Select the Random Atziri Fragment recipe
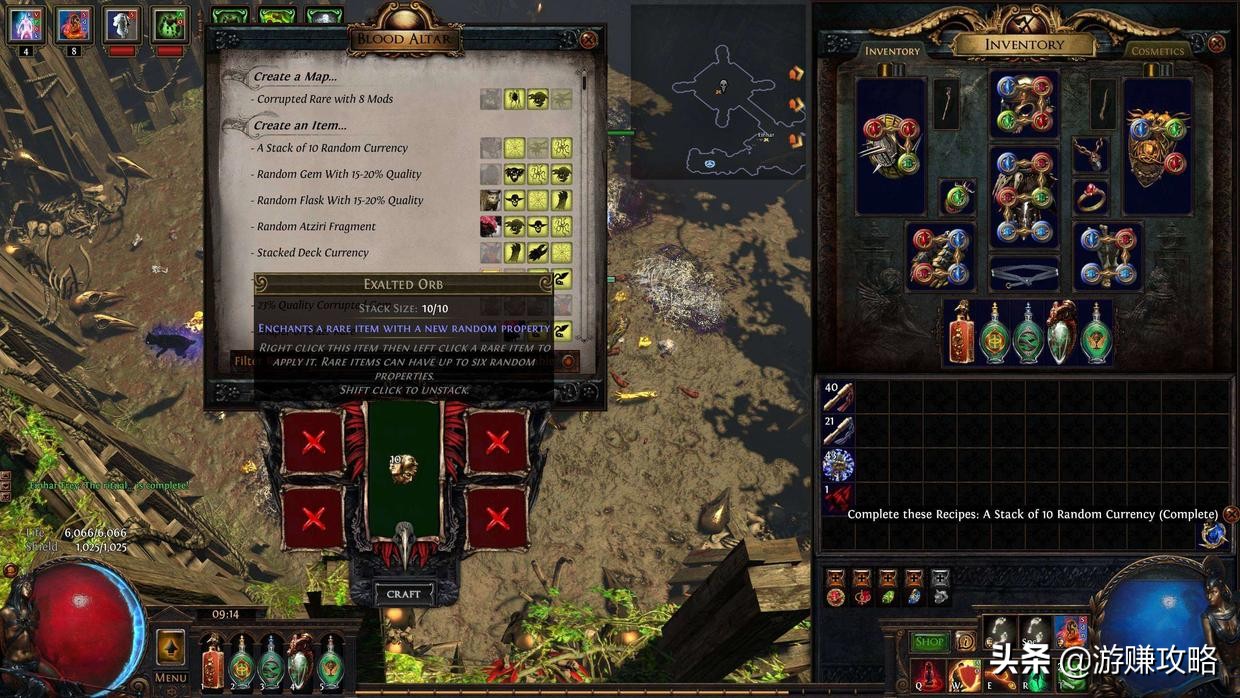1240x698 pixels. click(x=316, y=227)
